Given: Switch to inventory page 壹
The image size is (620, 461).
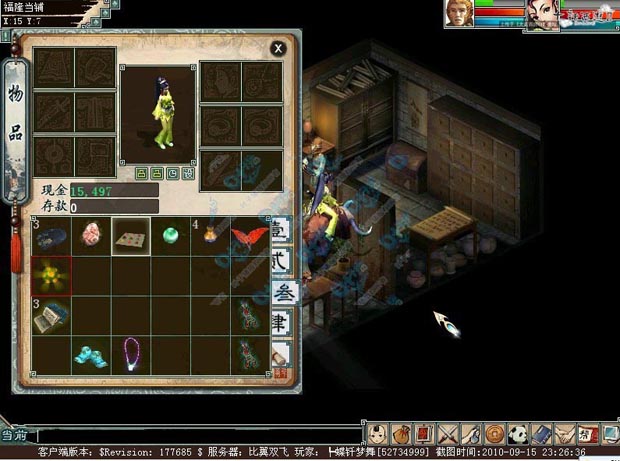Looking at the screenshot, I should pyautogui.click(x=281, y=230).
